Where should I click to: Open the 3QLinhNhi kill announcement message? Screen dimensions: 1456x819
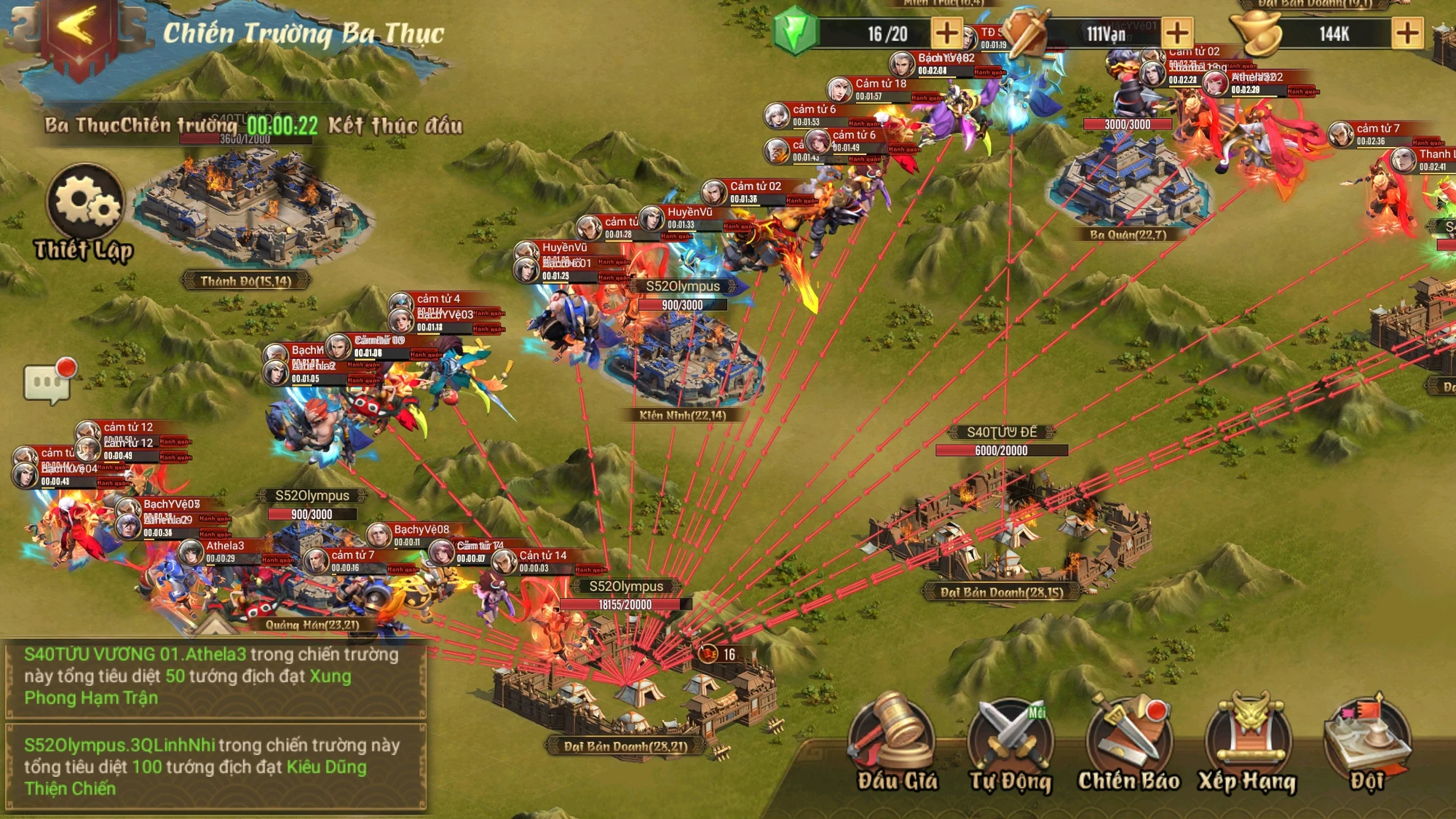pos(215,767)
